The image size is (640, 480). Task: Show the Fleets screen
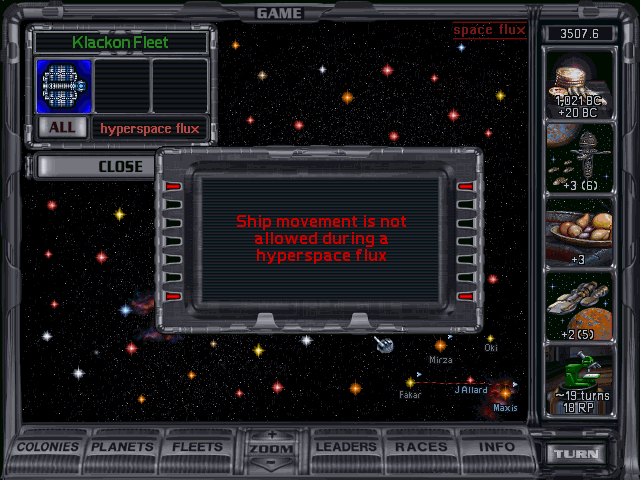198,447
